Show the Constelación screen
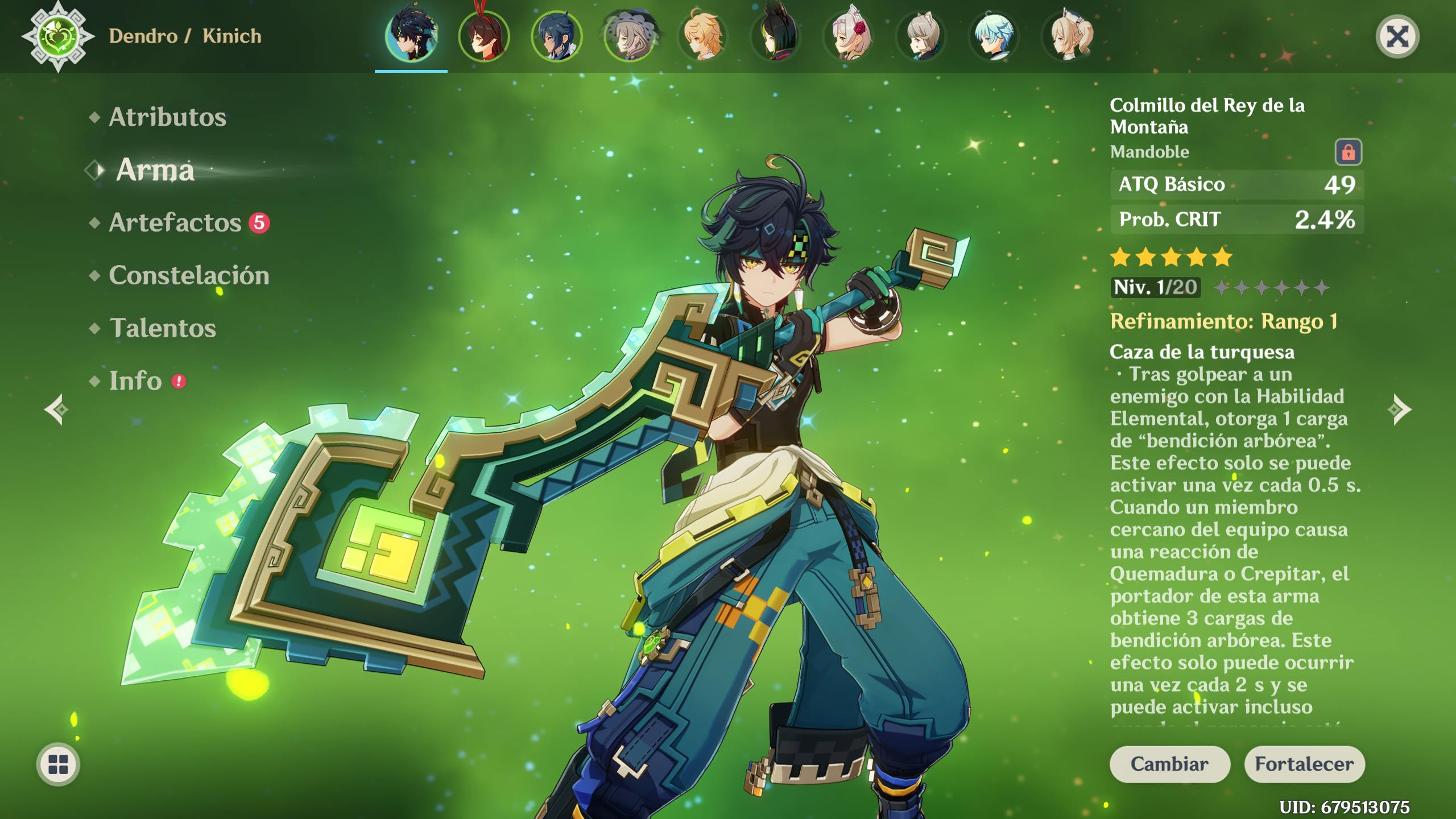 coord(189,275)
